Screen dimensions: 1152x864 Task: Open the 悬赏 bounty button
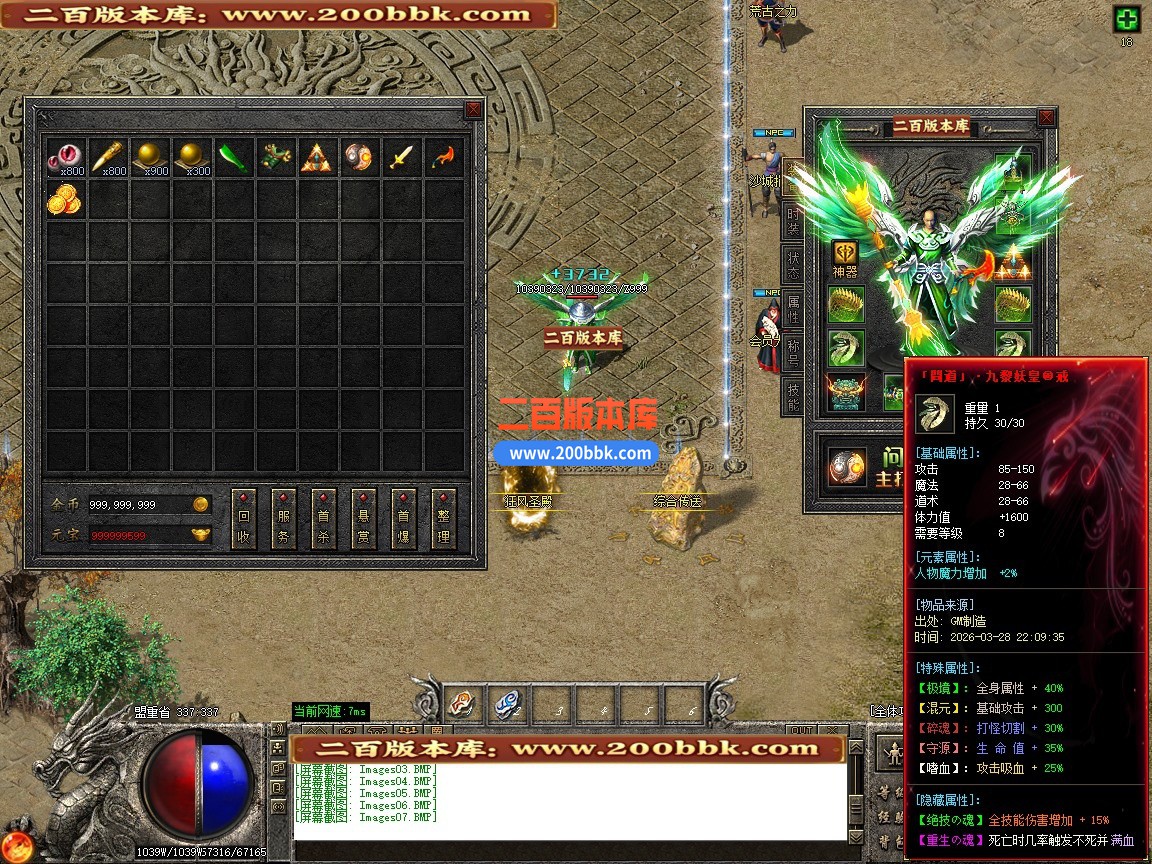click(364, 520)
